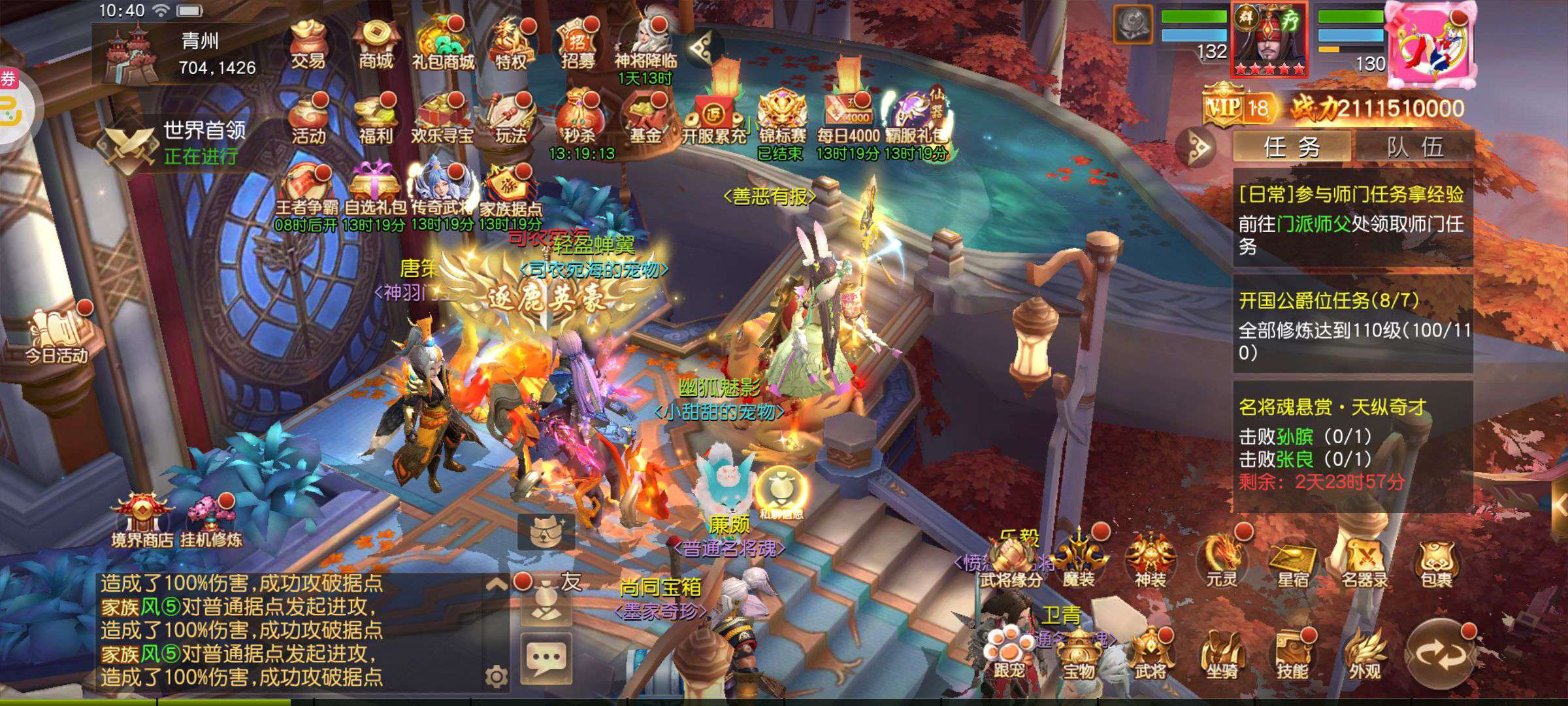Open the 境界商店 realm shop
The image size is (1568, 706).
pos(142,520)
